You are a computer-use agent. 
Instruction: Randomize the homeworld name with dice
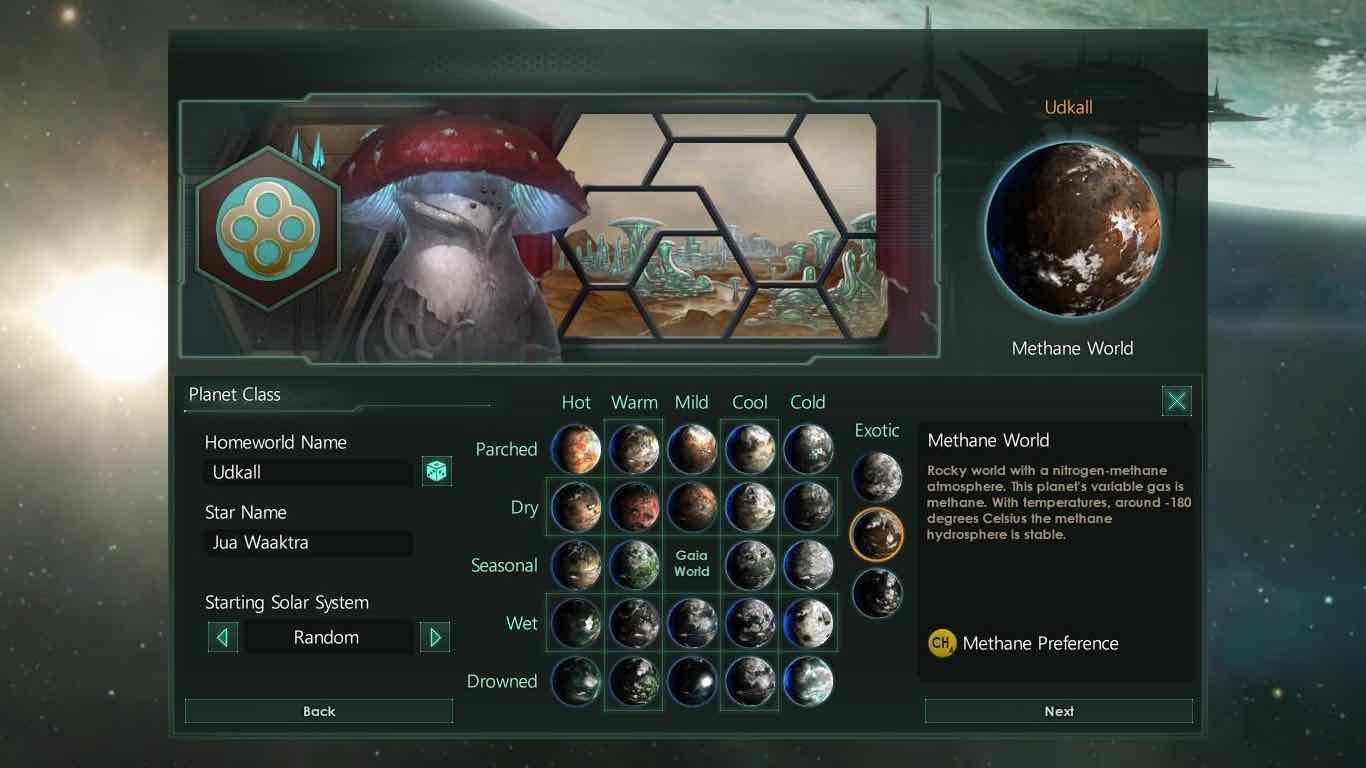[x=436, y=471]
